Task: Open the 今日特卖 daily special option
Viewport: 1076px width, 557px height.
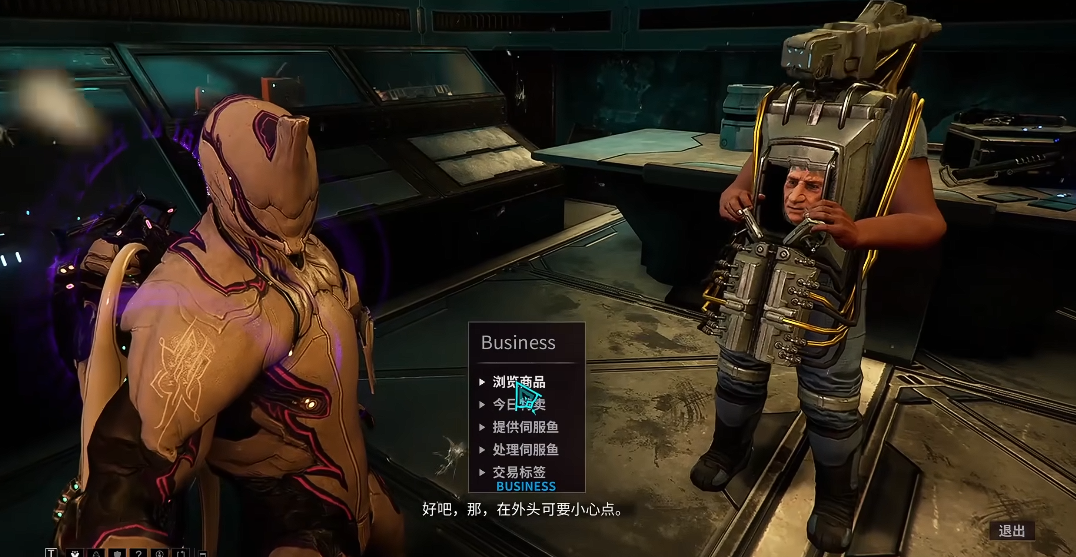Action: coord(519,405)
